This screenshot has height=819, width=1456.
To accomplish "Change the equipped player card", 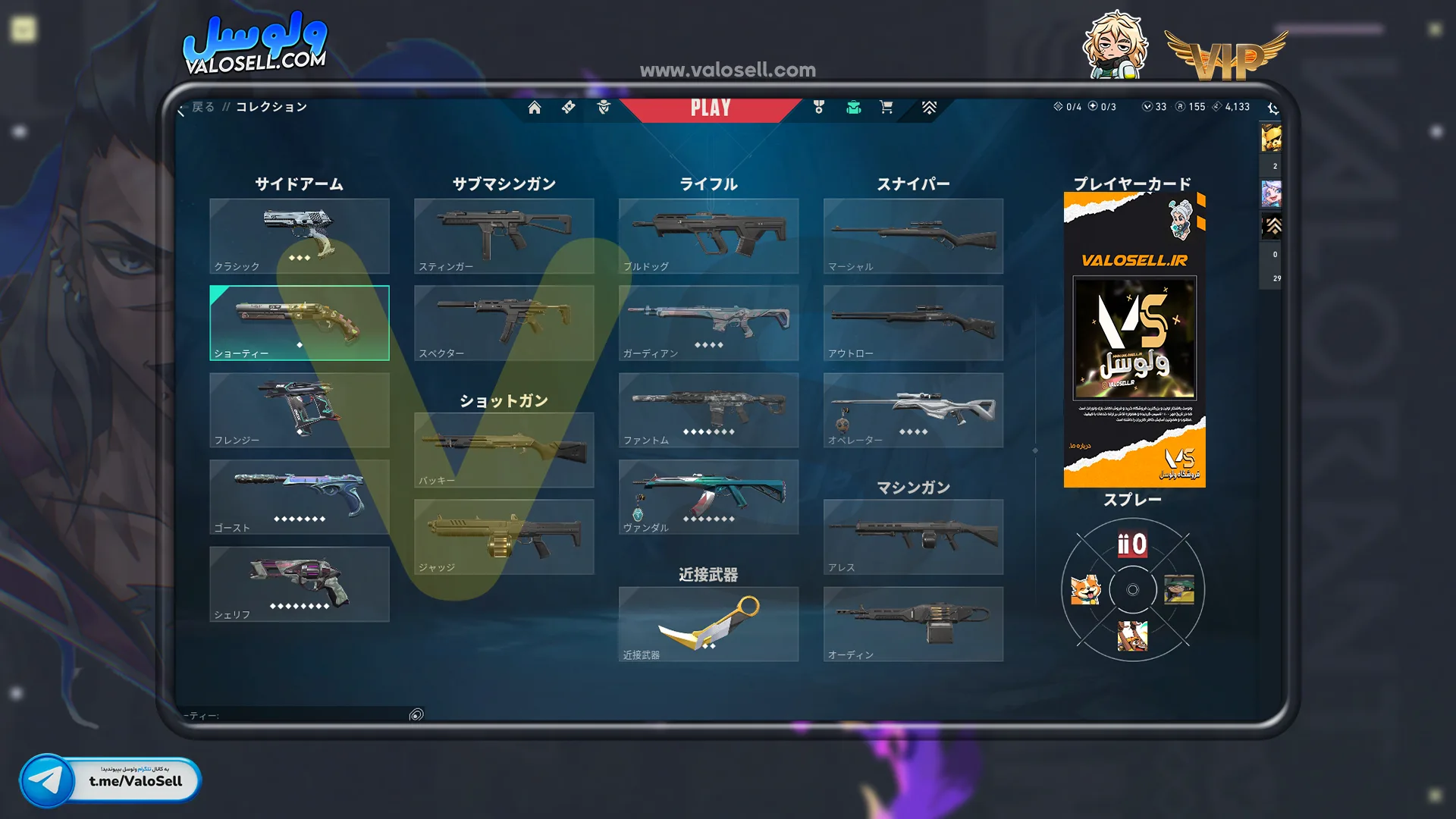I will click(x=1134, y=339).
